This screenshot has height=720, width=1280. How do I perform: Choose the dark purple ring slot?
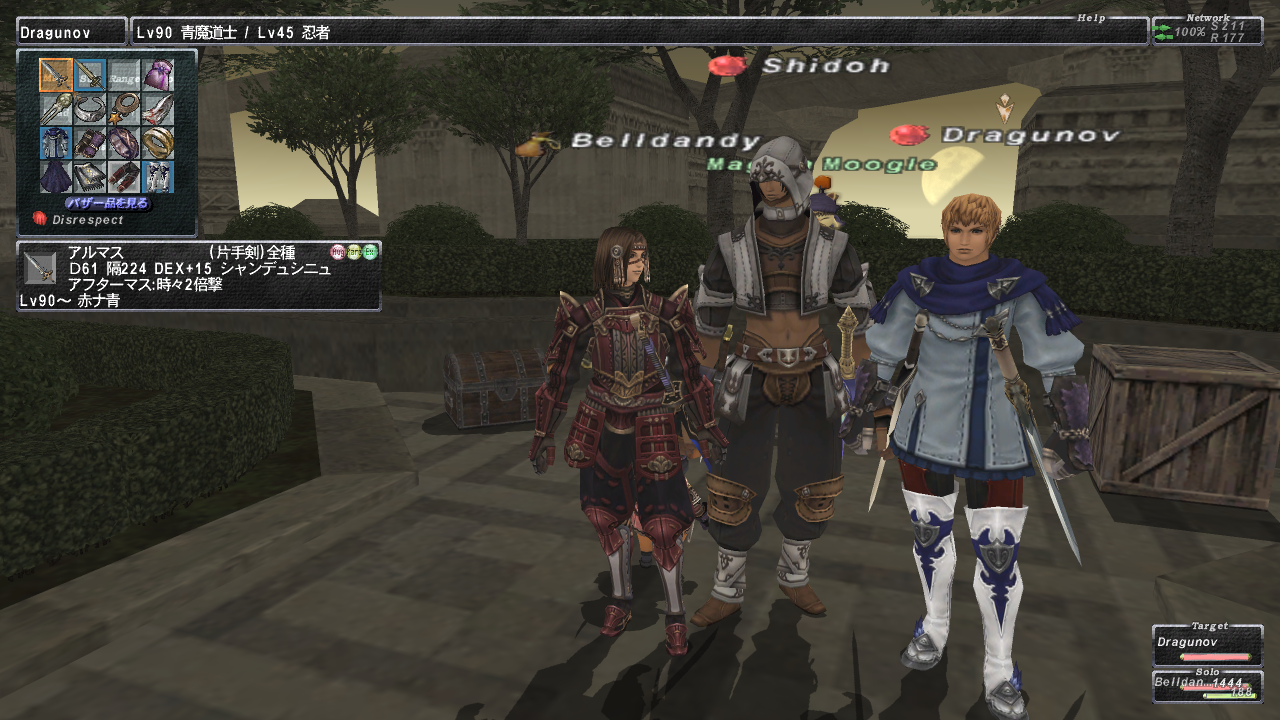(x=124, y=143)
